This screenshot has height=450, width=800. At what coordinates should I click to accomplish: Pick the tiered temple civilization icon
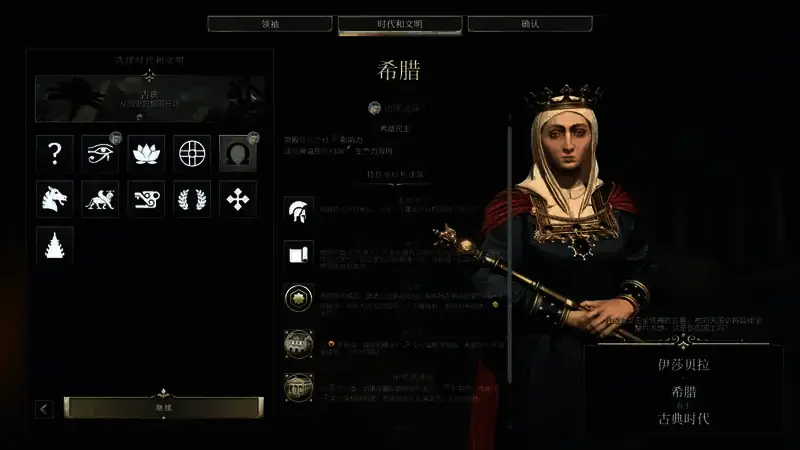55,245
